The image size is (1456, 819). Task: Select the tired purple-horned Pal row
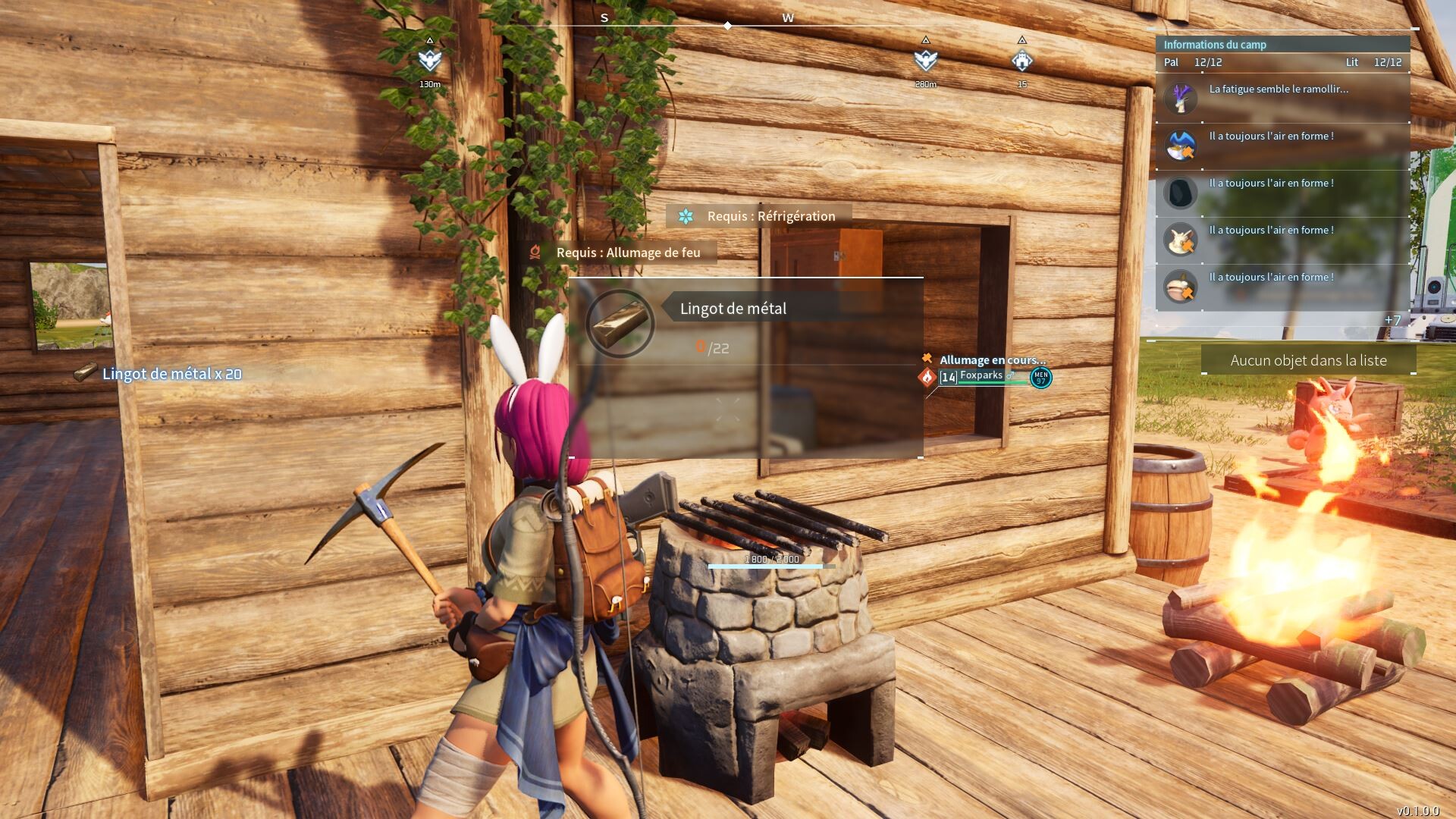[x=1282, y=99]
